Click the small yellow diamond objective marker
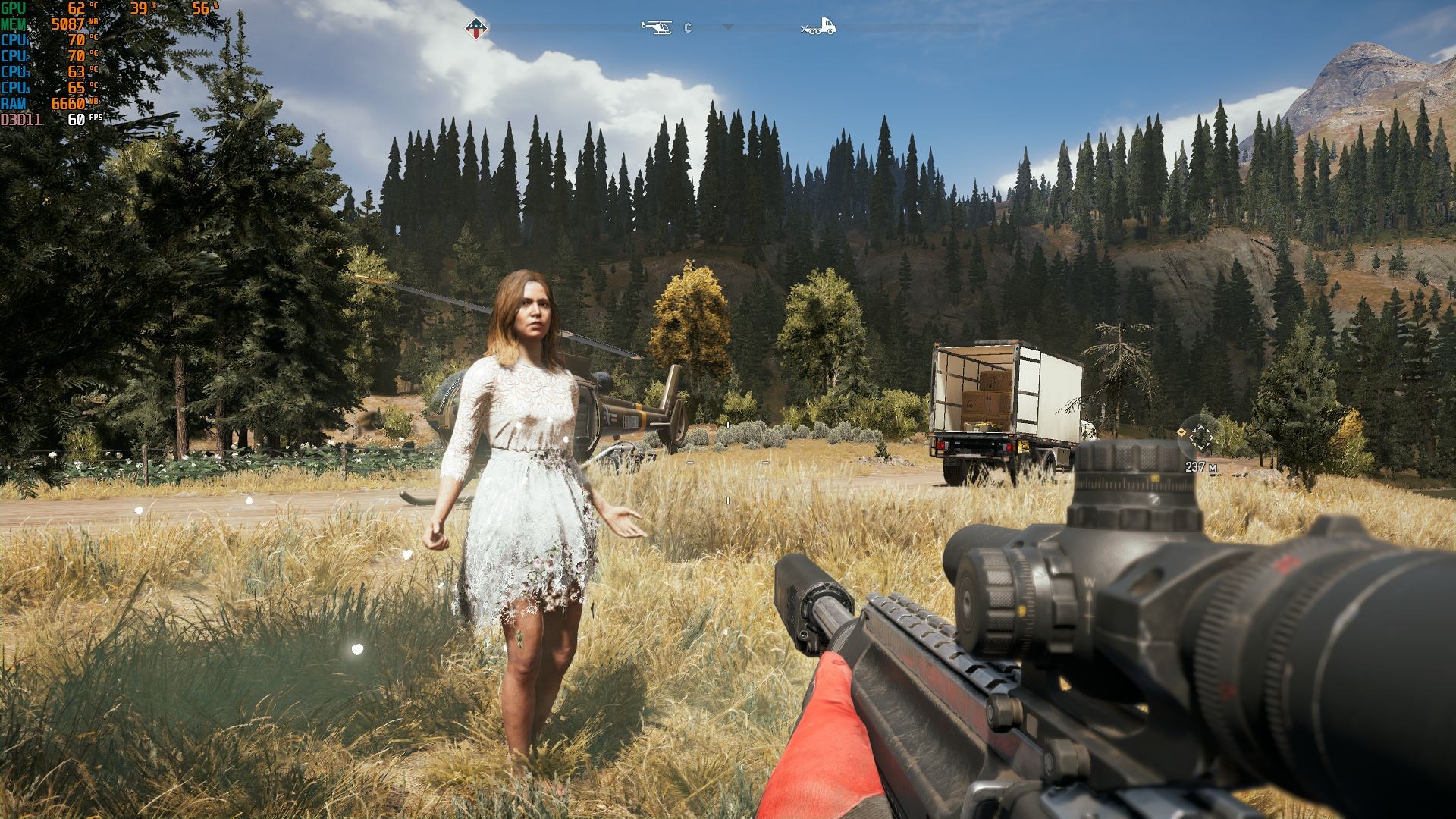The image size is (1456, 819). [x=1181, y=432]
